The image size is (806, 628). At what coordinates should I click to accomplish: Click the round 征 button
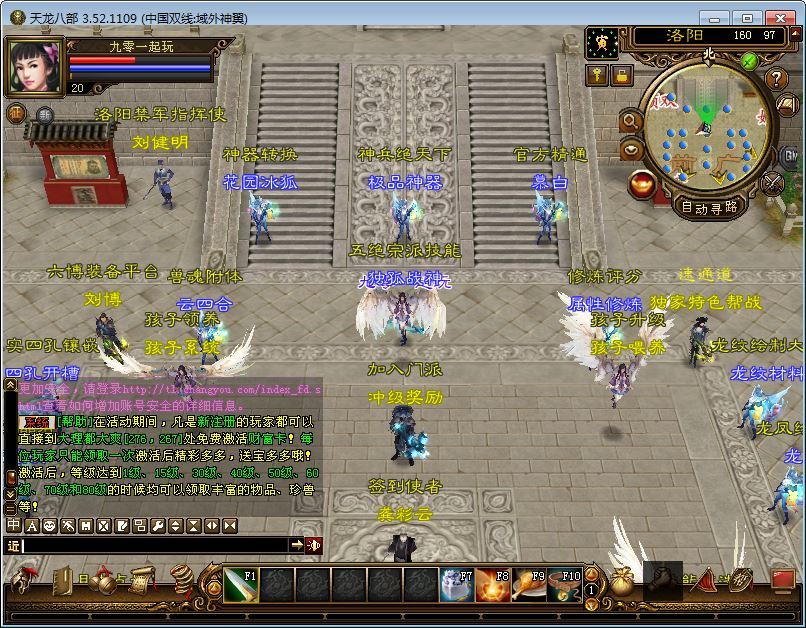[x=17, y=113]
